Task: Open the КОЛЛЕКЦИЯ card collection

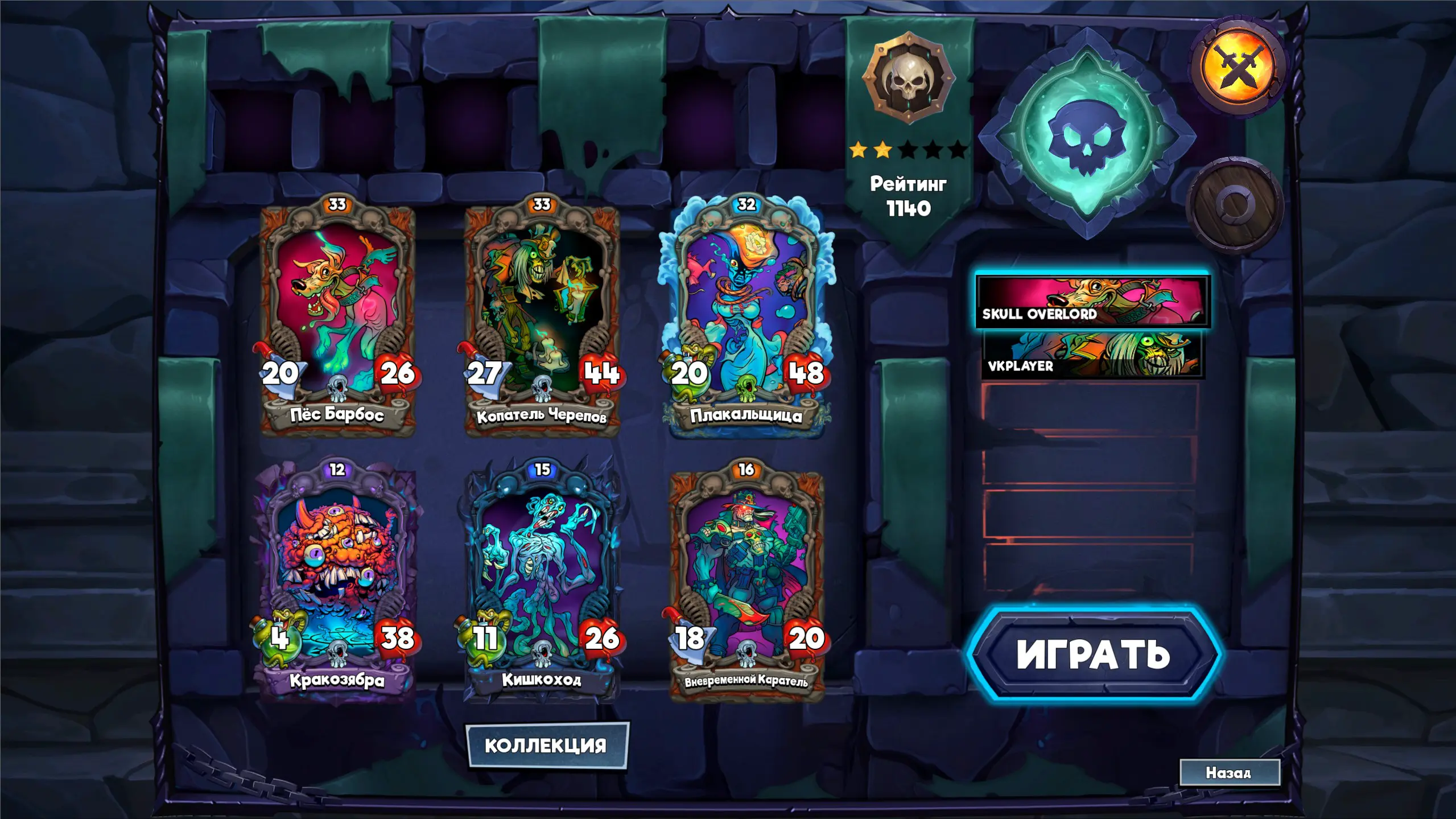Action: tap(546, 745)
